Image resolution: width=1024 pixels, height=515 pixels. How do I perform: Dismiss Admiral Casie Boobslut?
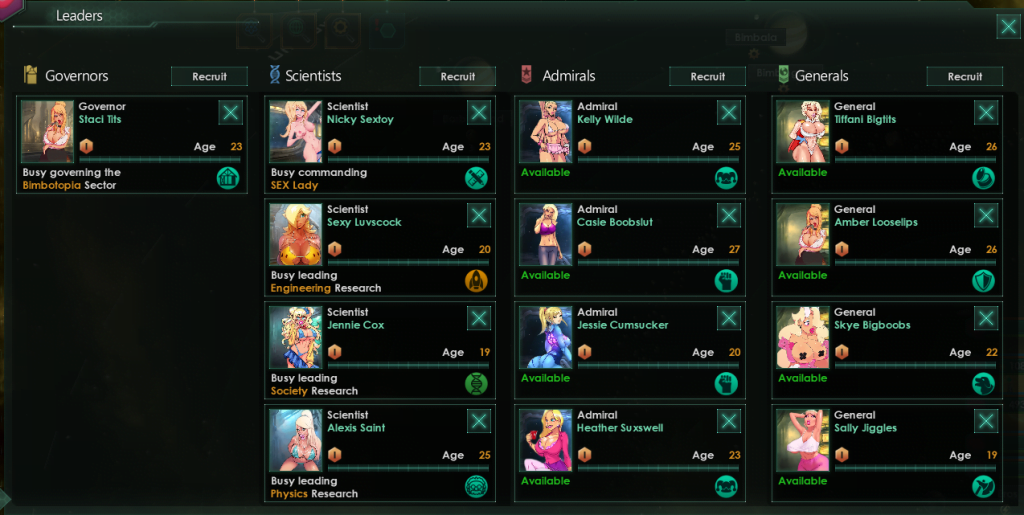pos(728,216)
